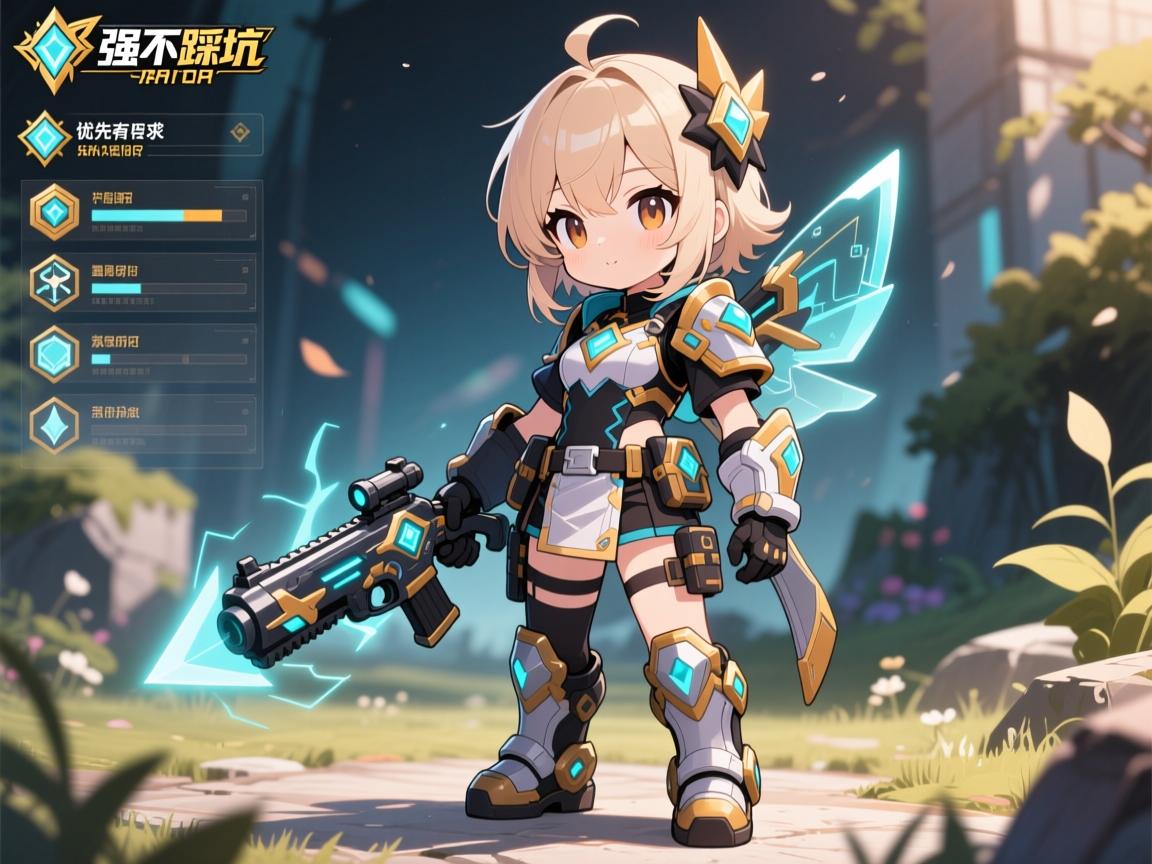
Task: Click the small gold diamond button in the header row
Action: coord(239,132)
